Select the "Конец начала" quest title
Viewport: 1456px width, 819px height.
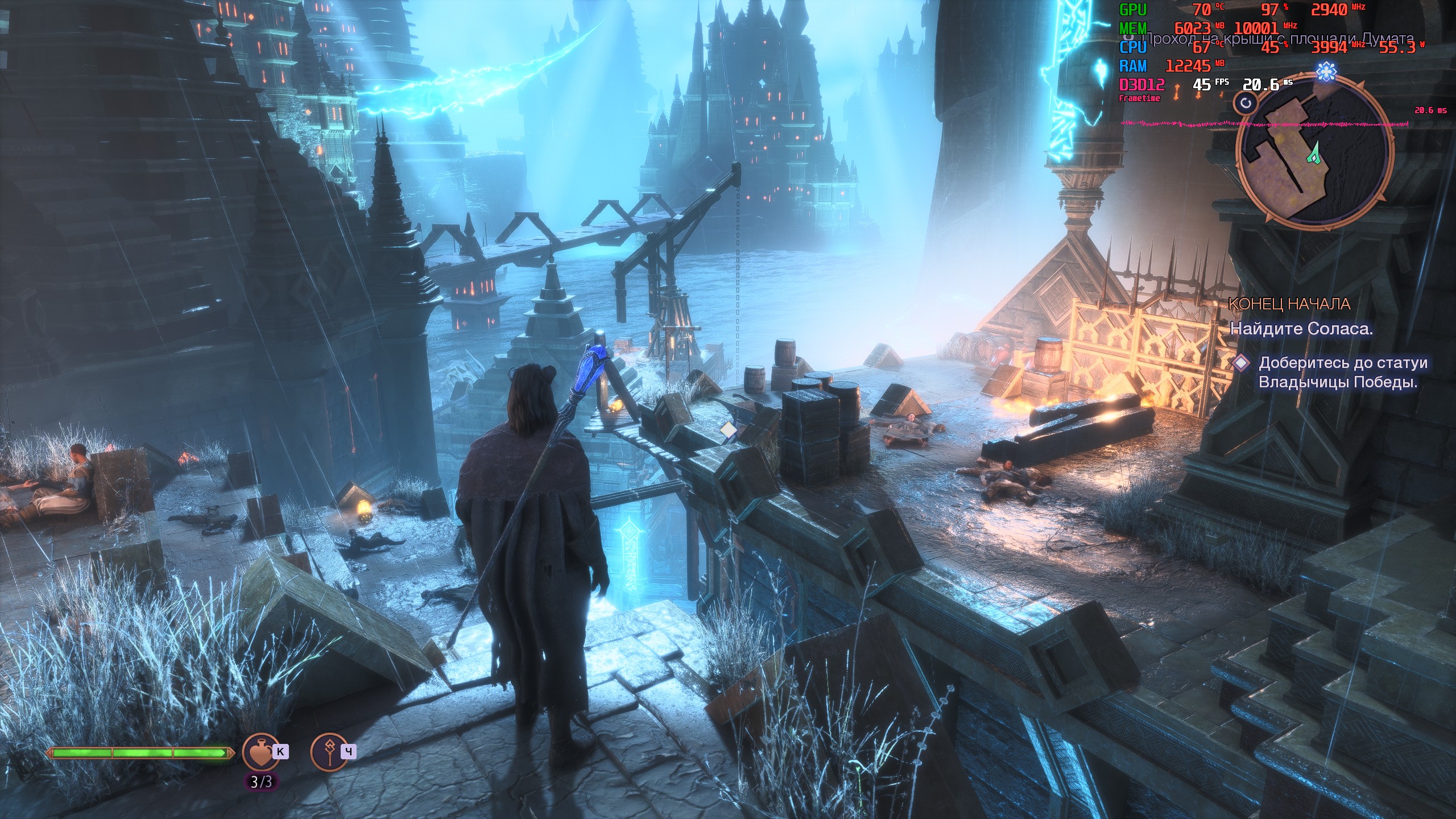pos(1289,304)
